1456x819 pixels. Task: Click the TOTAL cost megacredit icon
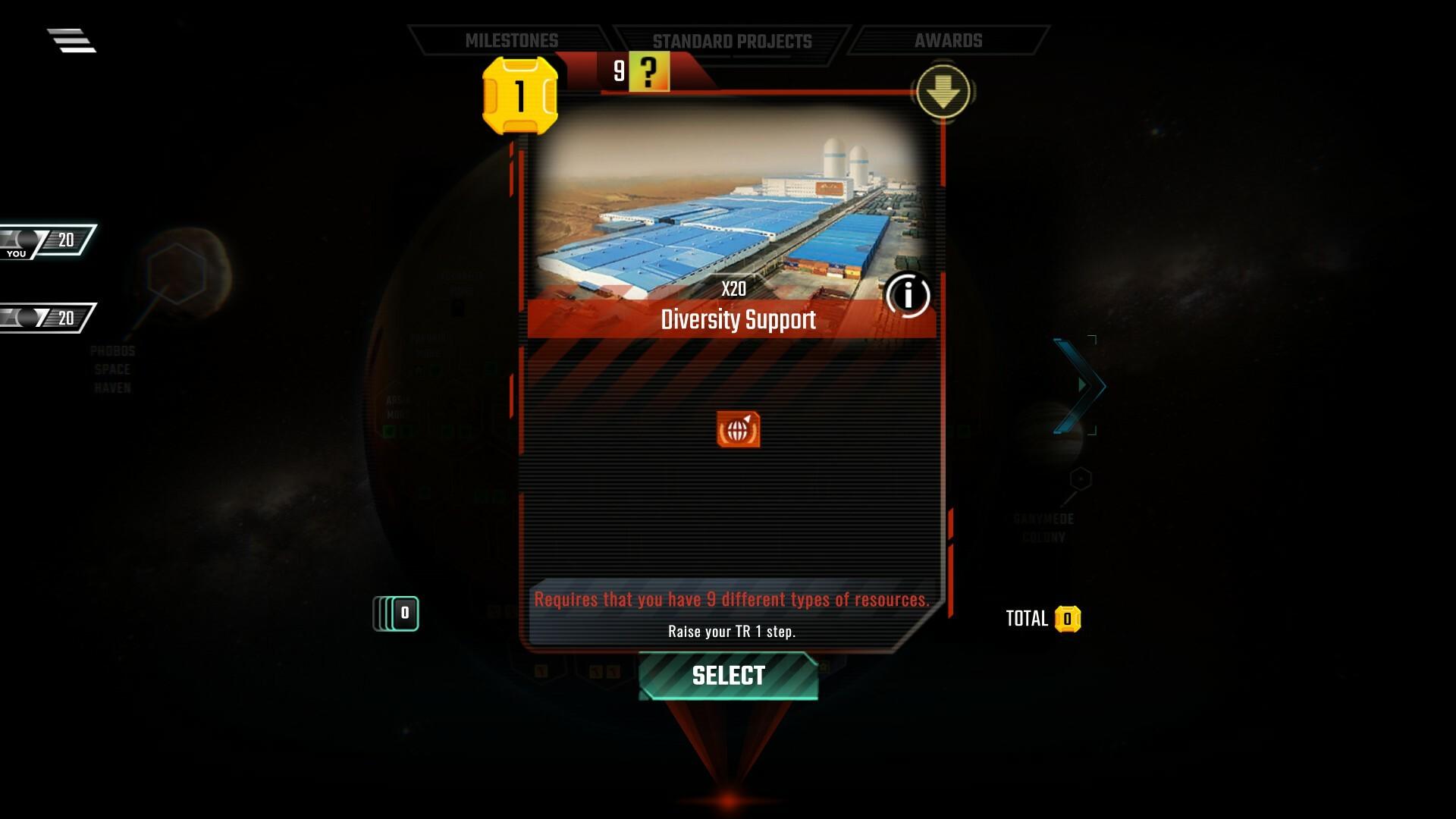pyautogui.click(x=1068, y=618)
